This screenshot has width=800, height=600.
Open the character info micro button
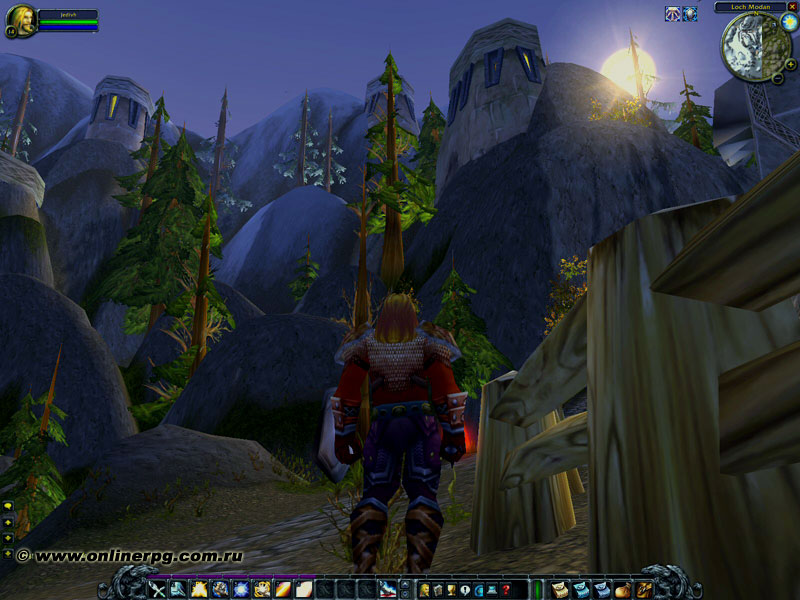[x=423, y=590]
